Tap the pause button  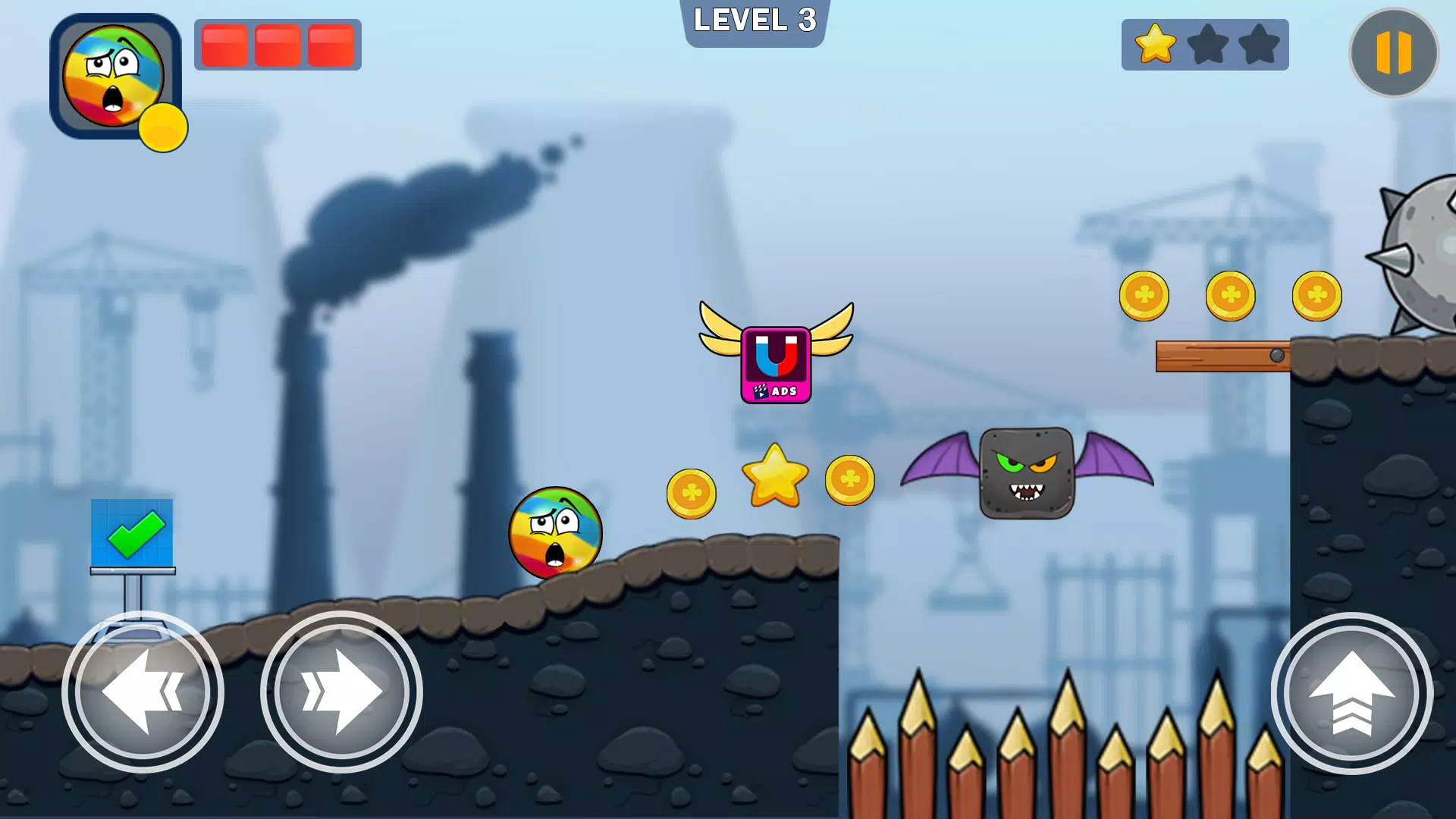click(x=1392, y=52)
